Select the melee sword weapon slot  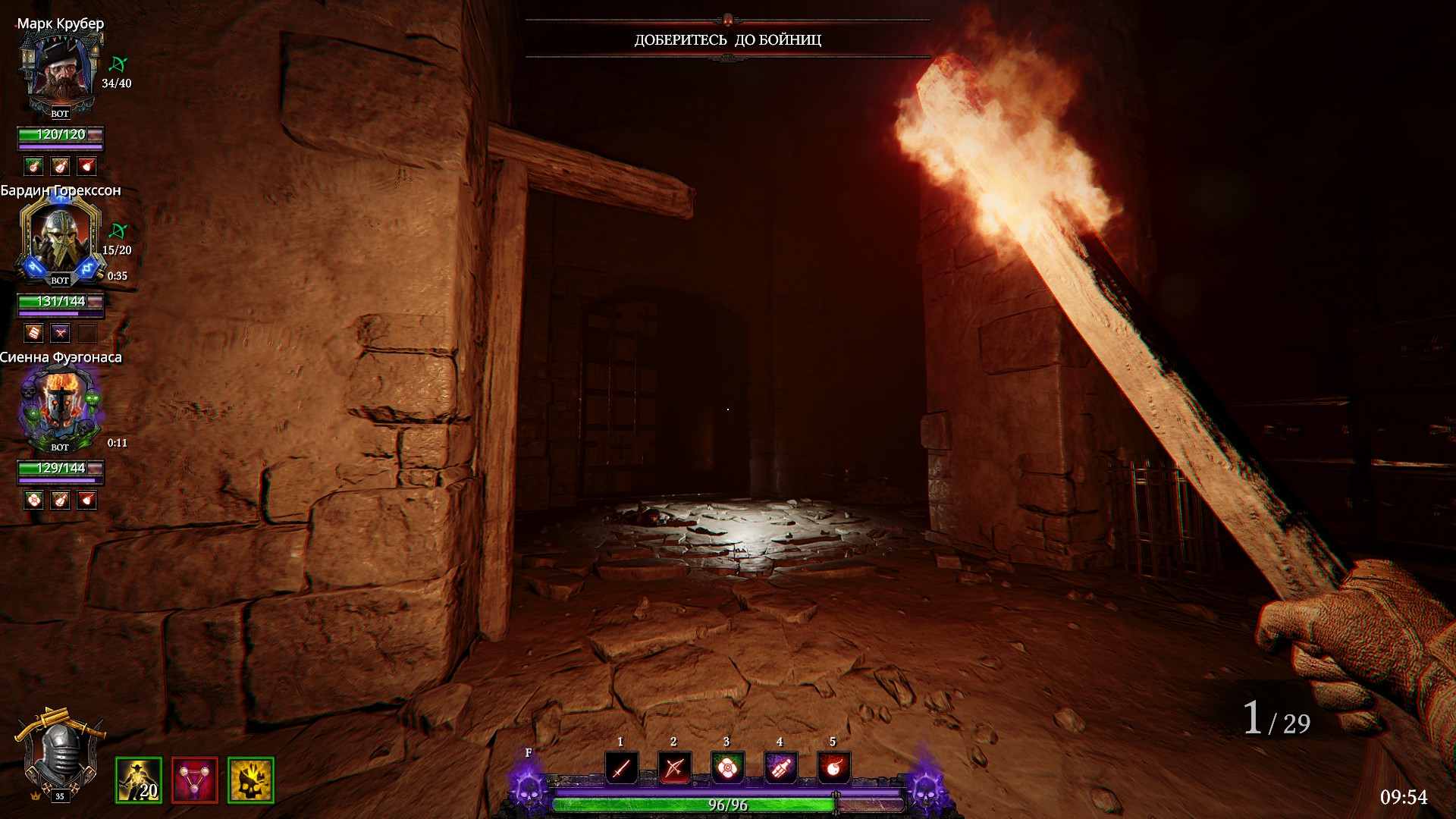pyautogui.click(x=621, y=767)
